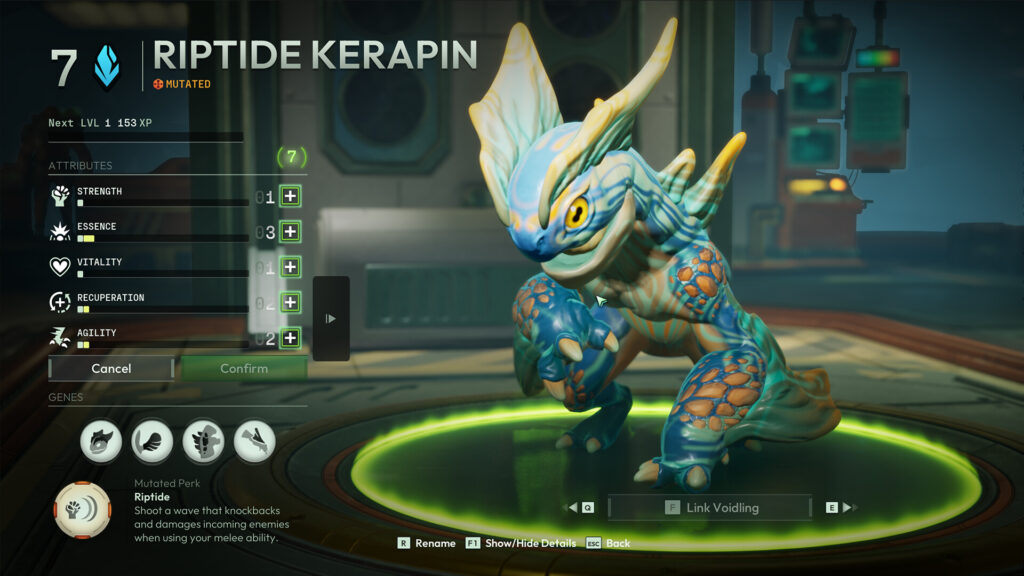Add a point to Strength
Viewport: 1024px width, 576px height.
click(290, 196)
